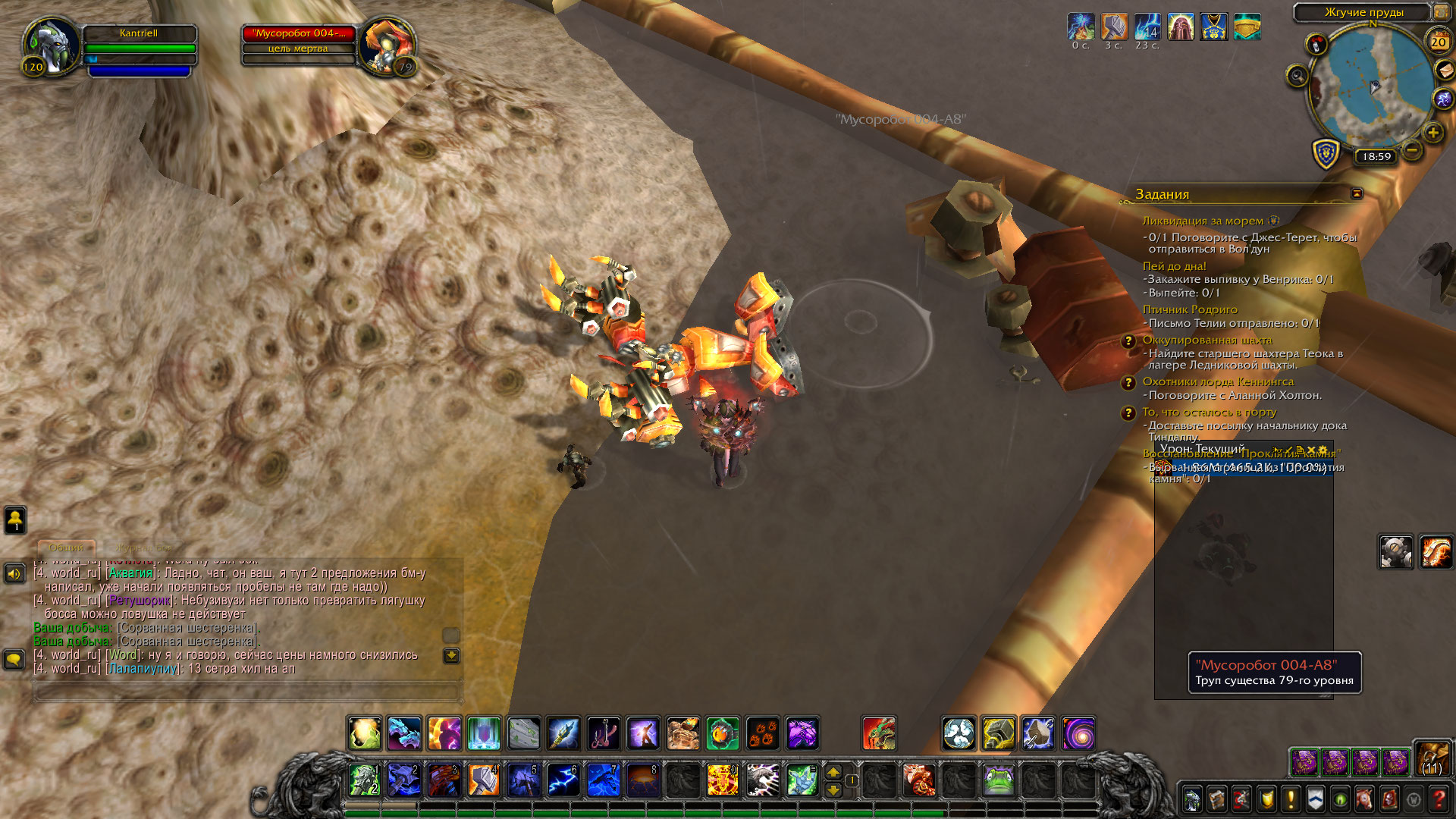Viewport: 1456px width, 819px height.
Task: Select Kantriell's player portrait
Action: (x=52, y=45)
